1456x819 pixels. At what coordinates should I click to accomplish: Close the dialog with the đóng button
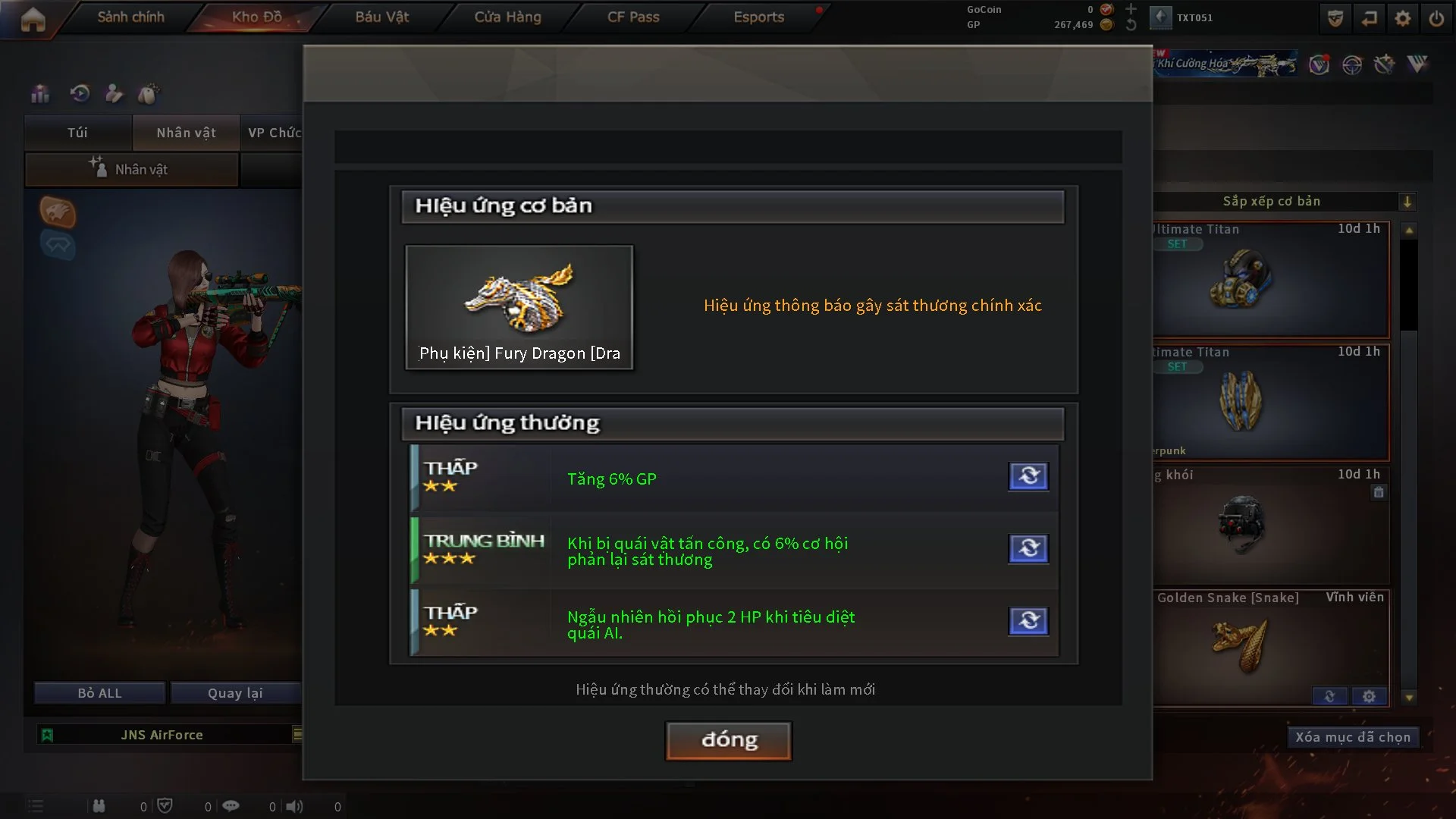point(728,740)
